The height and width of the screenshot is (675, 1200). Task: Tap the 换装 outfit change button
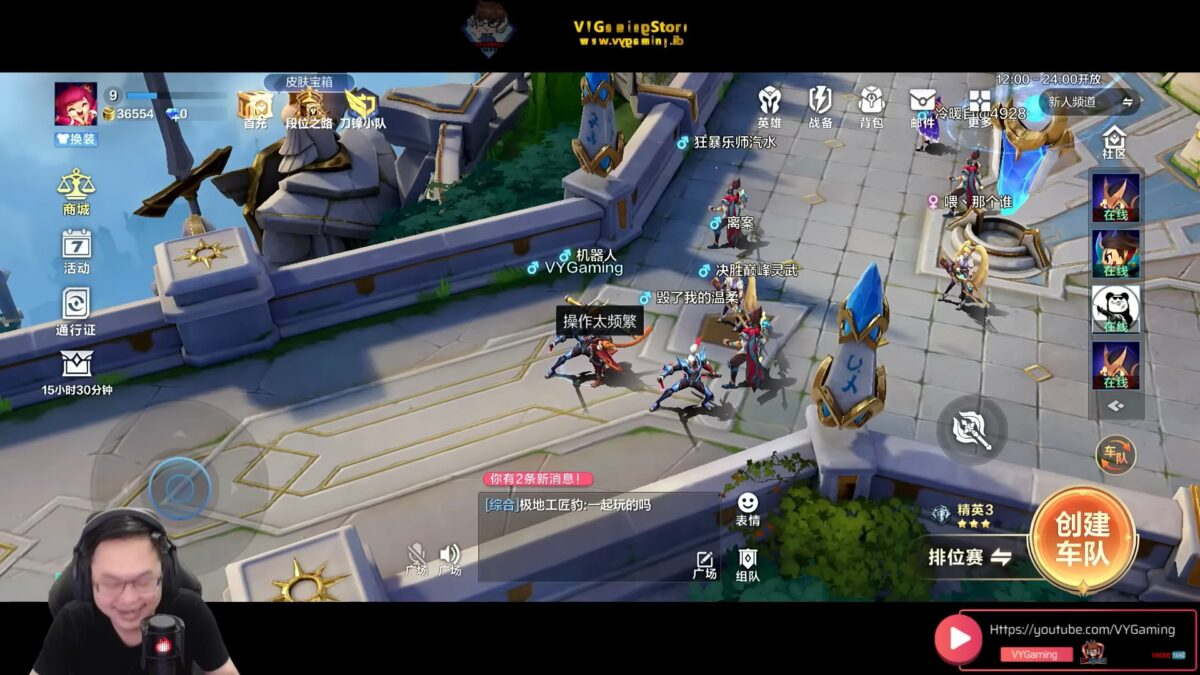(76, 139)
